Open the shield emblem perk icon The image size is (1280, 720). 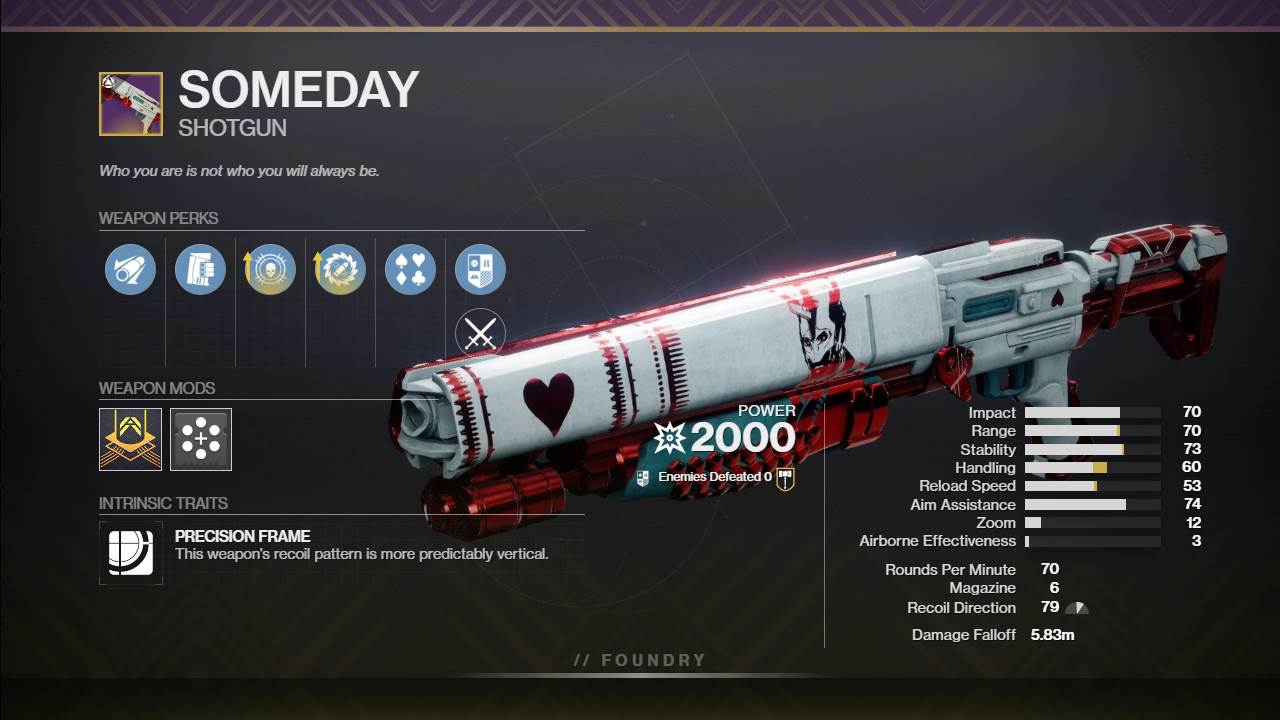point(480,270)
